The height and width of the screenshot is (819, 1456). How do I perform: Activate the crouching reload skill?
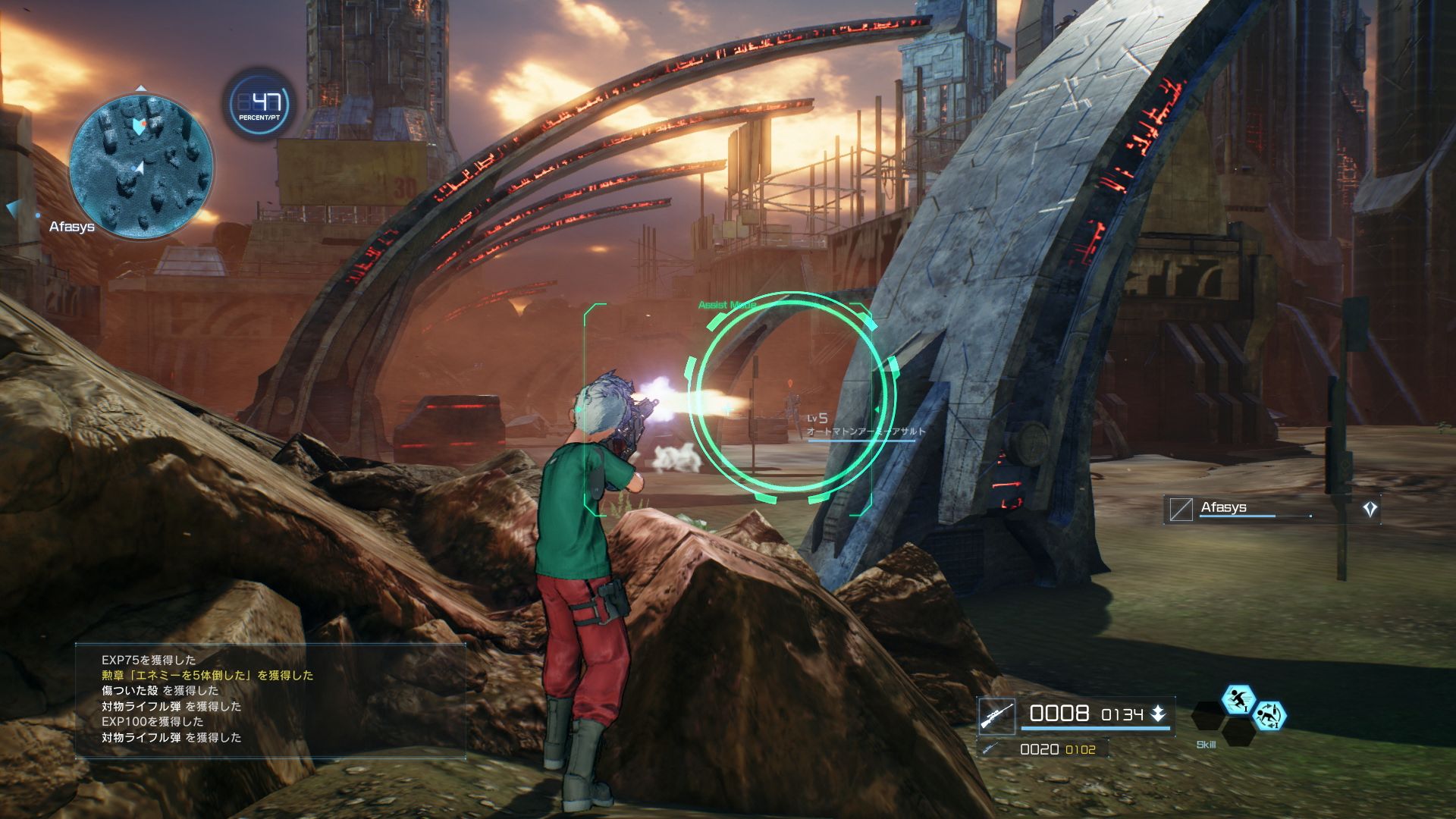(x=1269, y=715)
